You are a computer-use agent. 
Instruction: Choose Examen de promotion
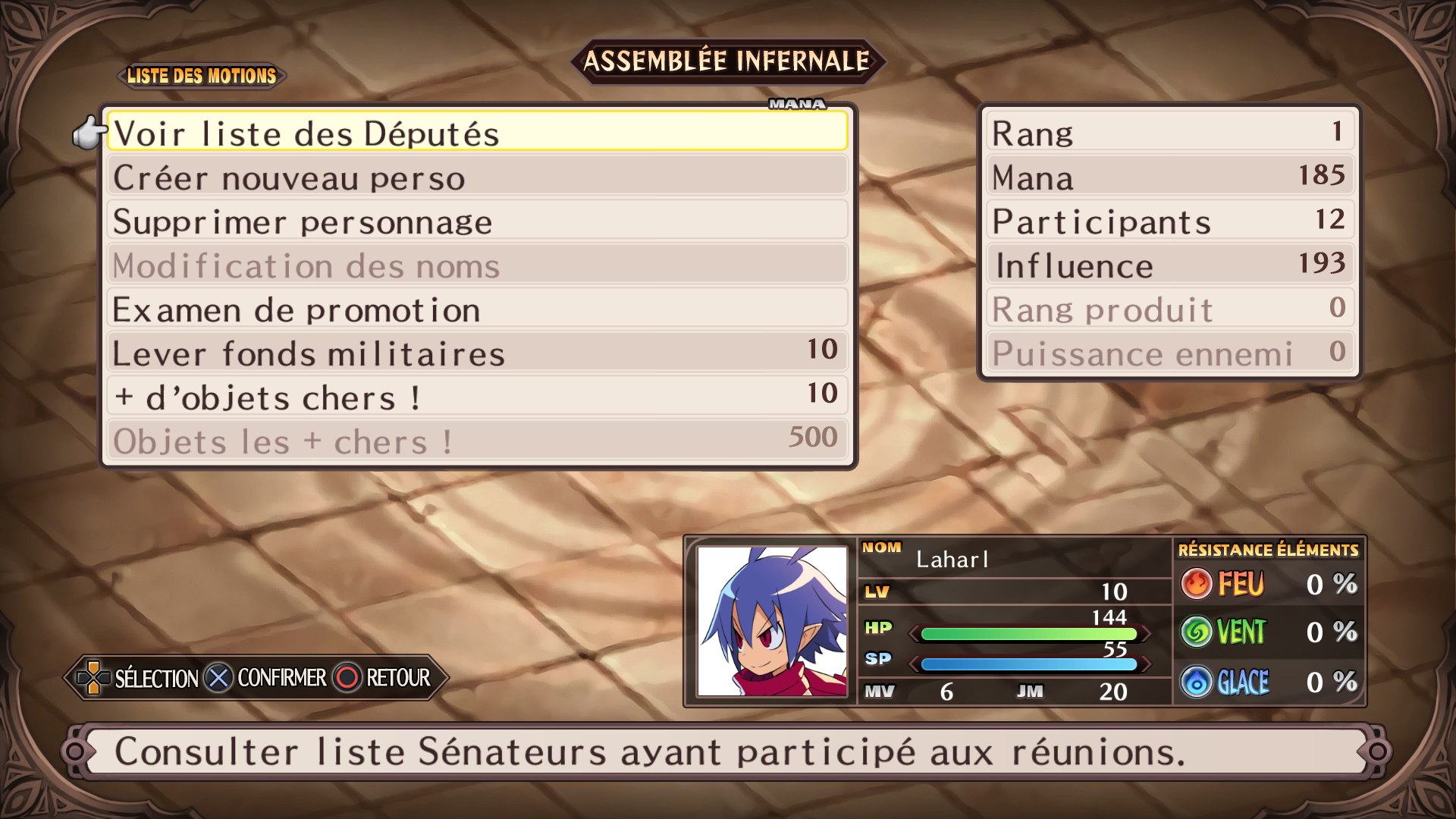click(476, 309)
